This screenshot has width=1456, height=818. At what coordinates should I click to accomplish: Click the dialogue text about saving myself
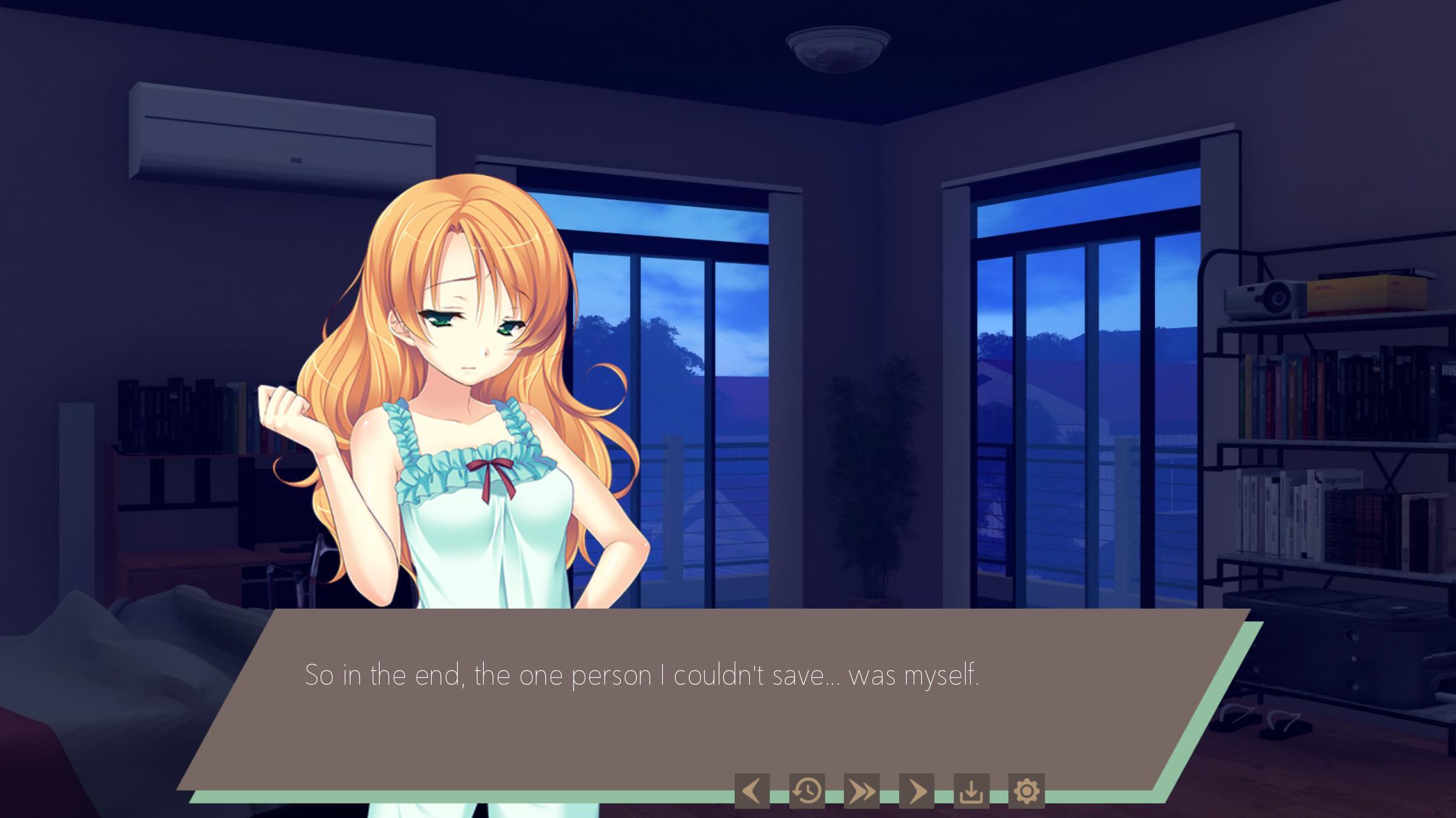point(641,678)
